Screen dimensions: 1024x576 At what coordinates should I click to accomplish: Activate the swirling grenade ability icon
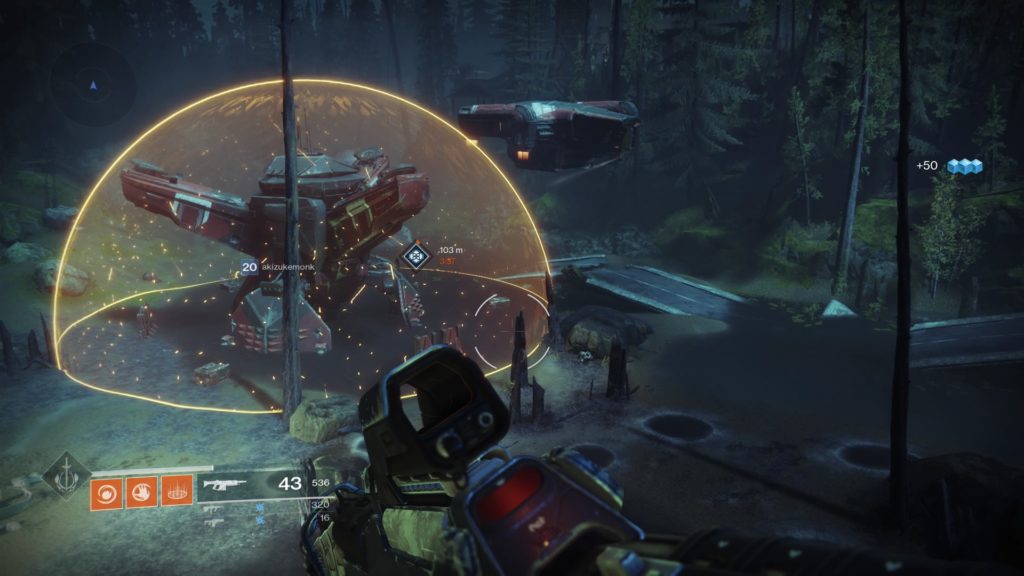[105, 492]
